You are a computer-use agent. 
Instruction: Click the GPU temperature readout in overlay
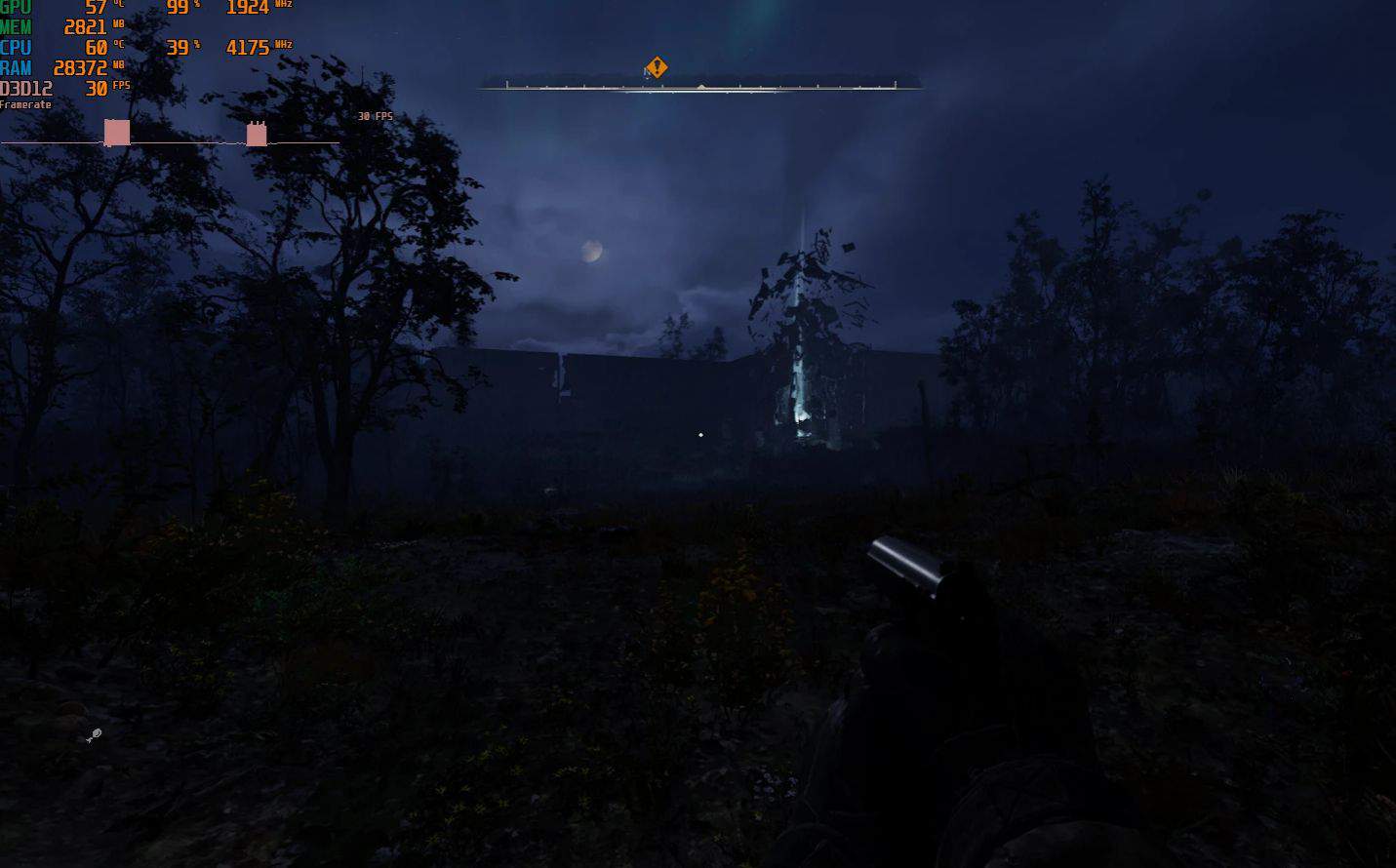pos(96,8)
